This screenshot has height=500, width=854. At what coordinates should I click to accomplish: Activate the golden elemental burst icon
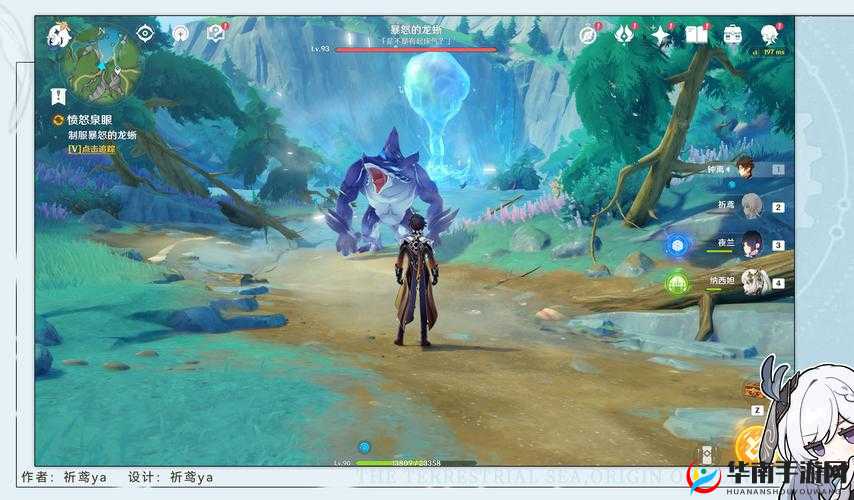750,444
